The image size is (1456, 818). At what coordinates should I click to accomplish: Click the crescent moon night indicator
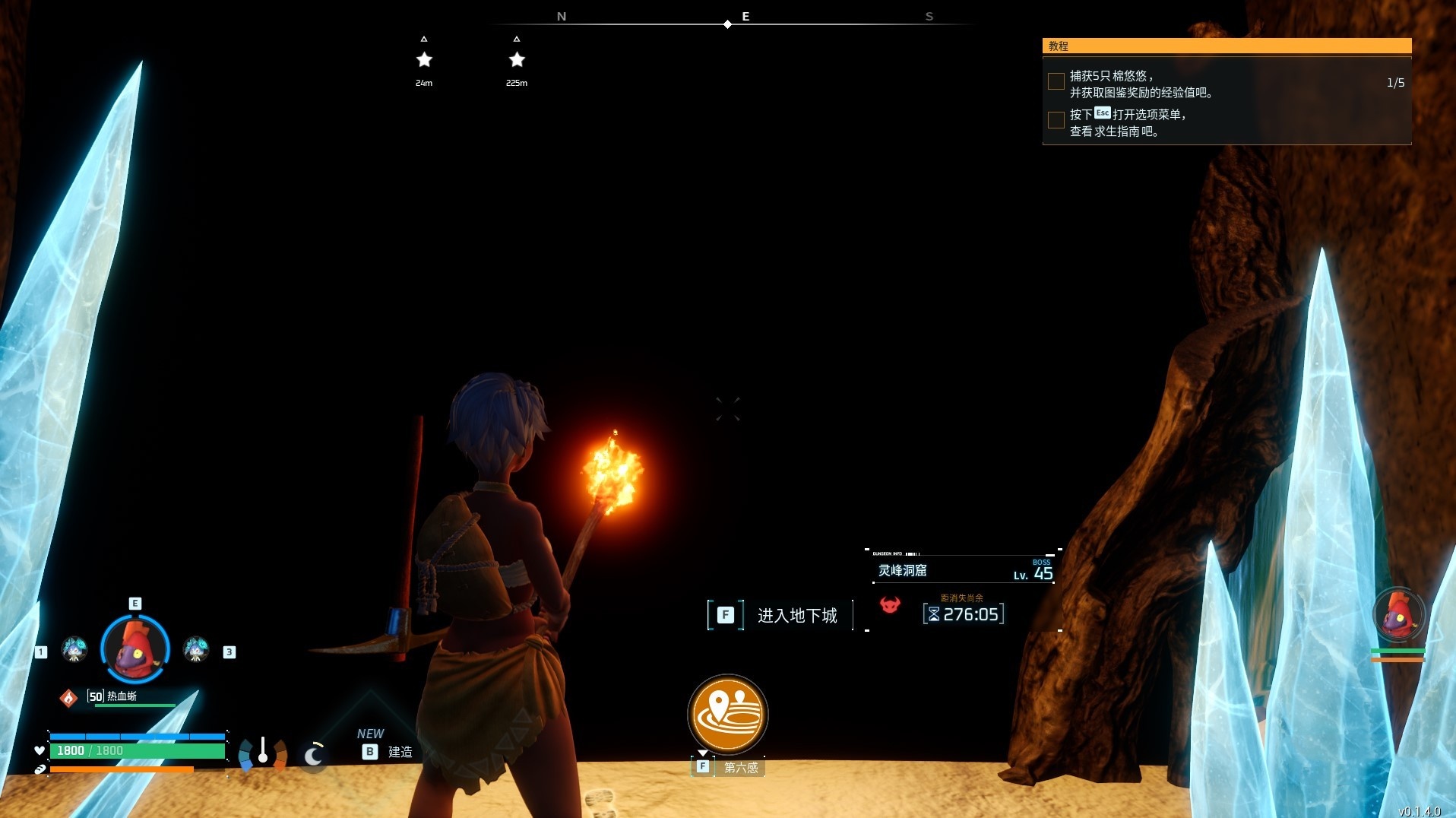[x=313, y=755]
